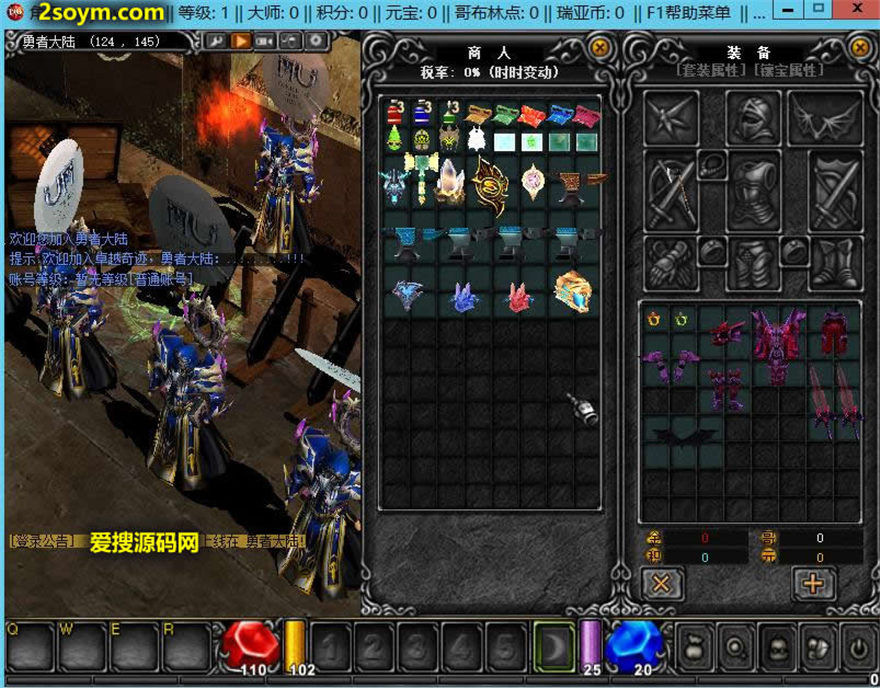
Task: Click the X button below inventory
Action: point(662,583)
